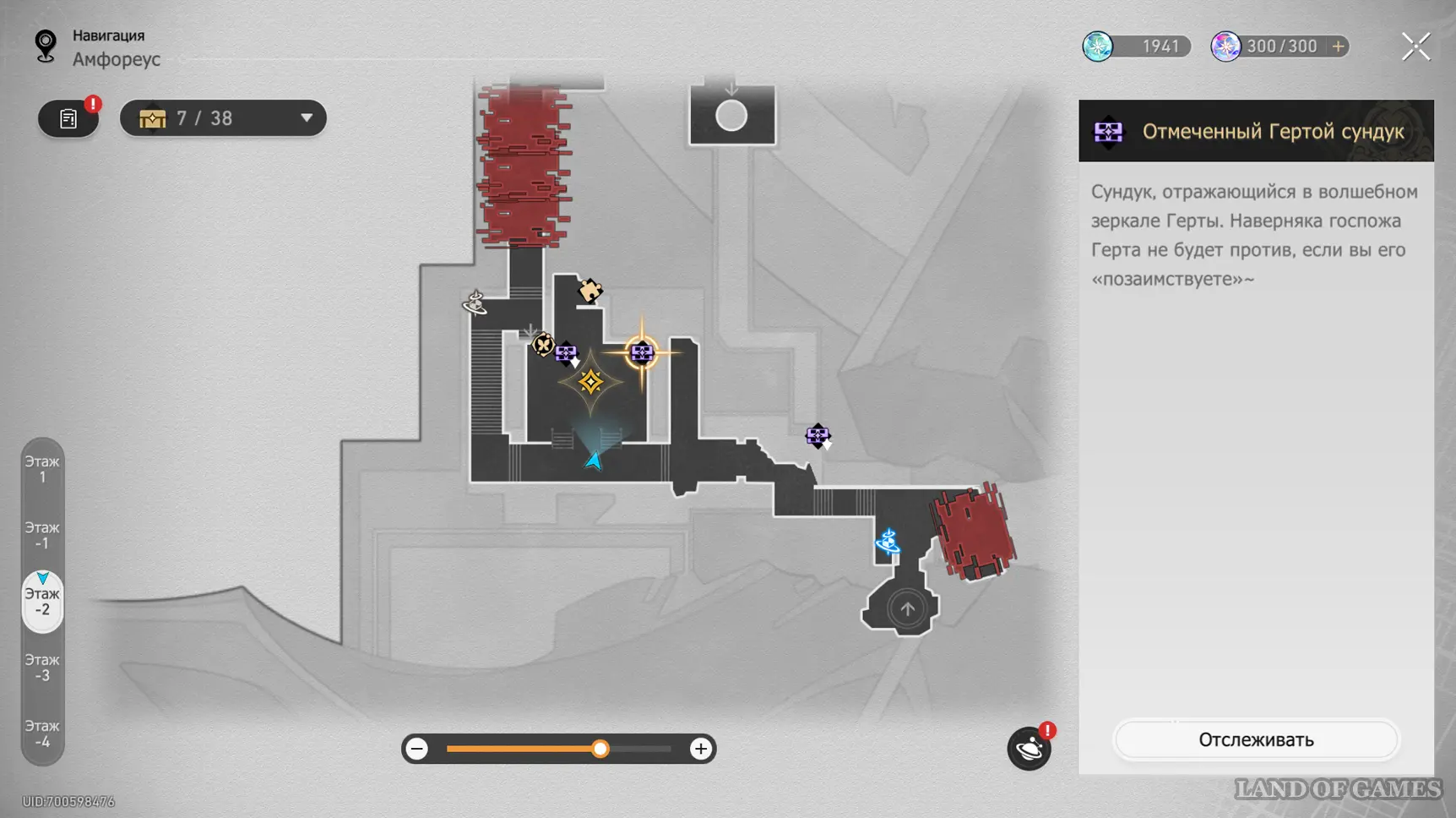Click the map zoom slider handle
Screen dimensions: 1456x818
pyautogui.click(x=600, y=749)
